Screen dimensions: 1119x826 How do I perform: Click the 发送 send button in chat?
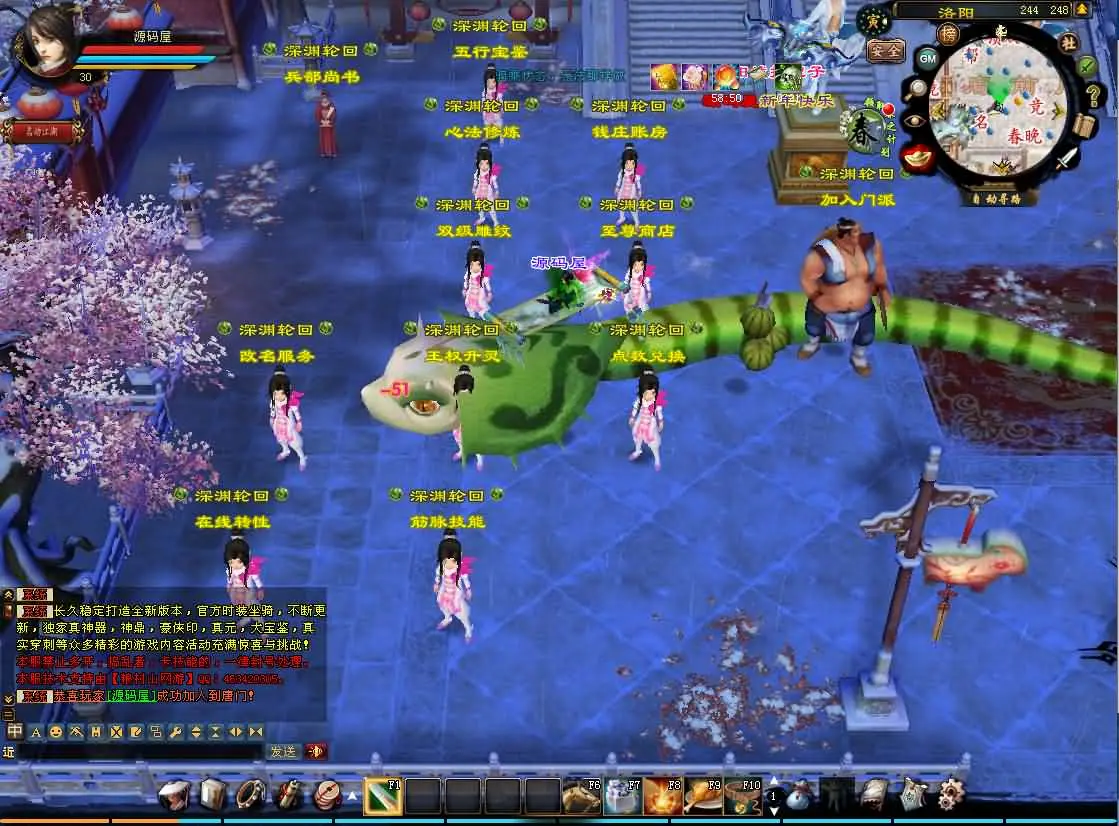point(282,751)
